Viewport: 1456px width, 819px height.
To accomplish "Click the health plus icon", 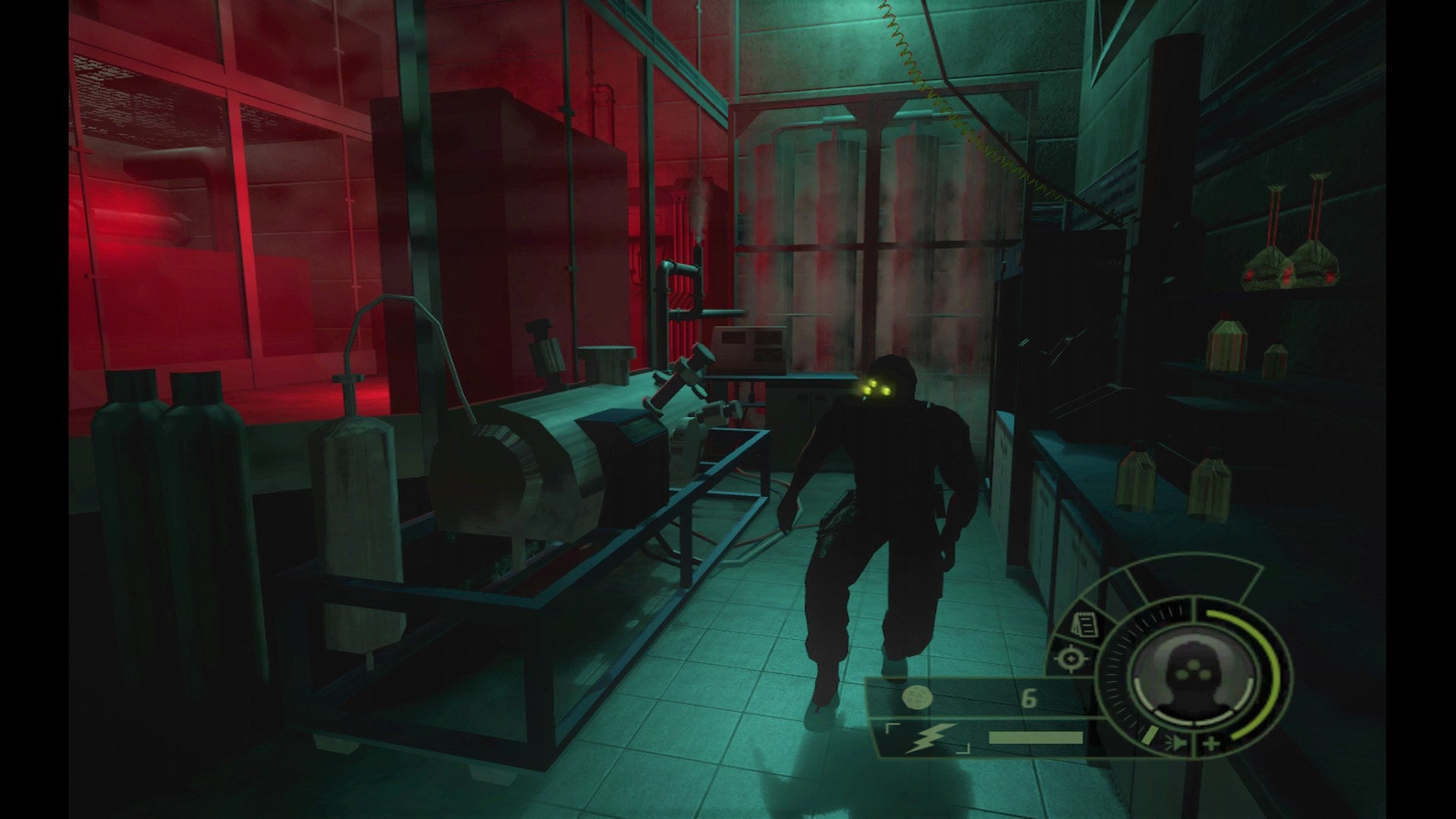I will point(1211,743).
